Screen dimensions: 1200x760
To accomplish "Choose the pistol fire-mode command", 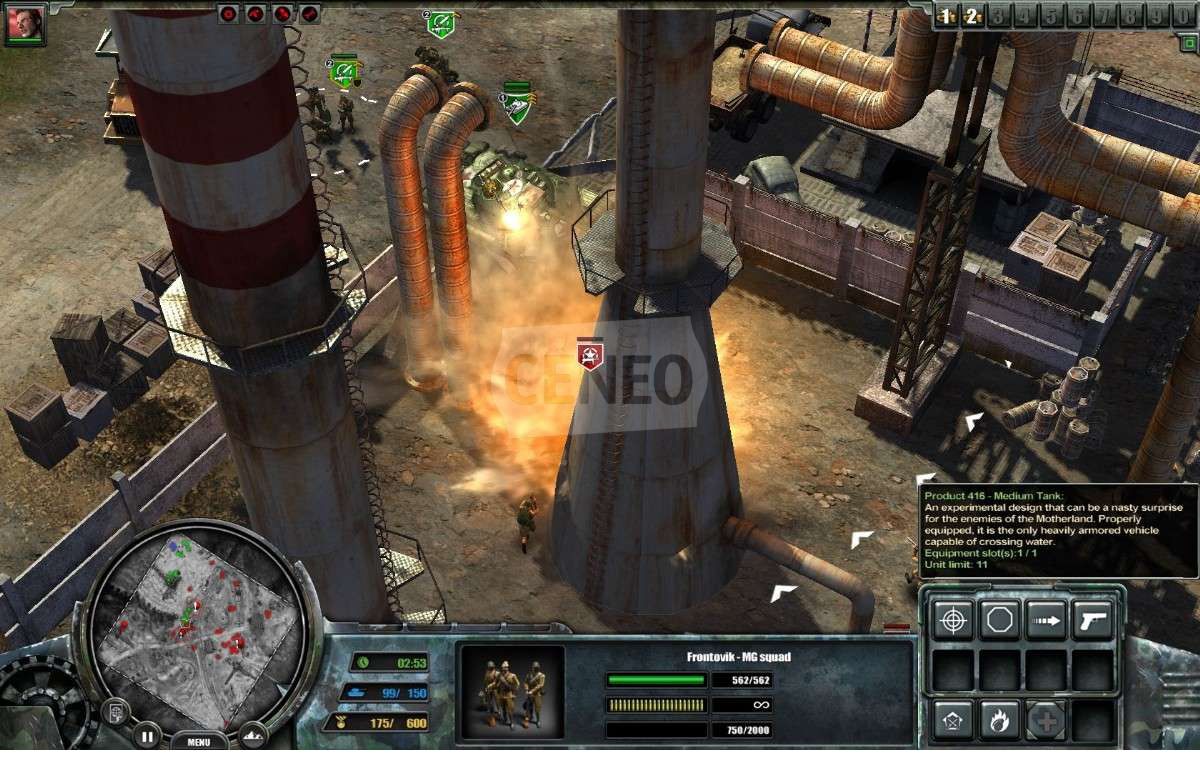I will click(1092, 620).
